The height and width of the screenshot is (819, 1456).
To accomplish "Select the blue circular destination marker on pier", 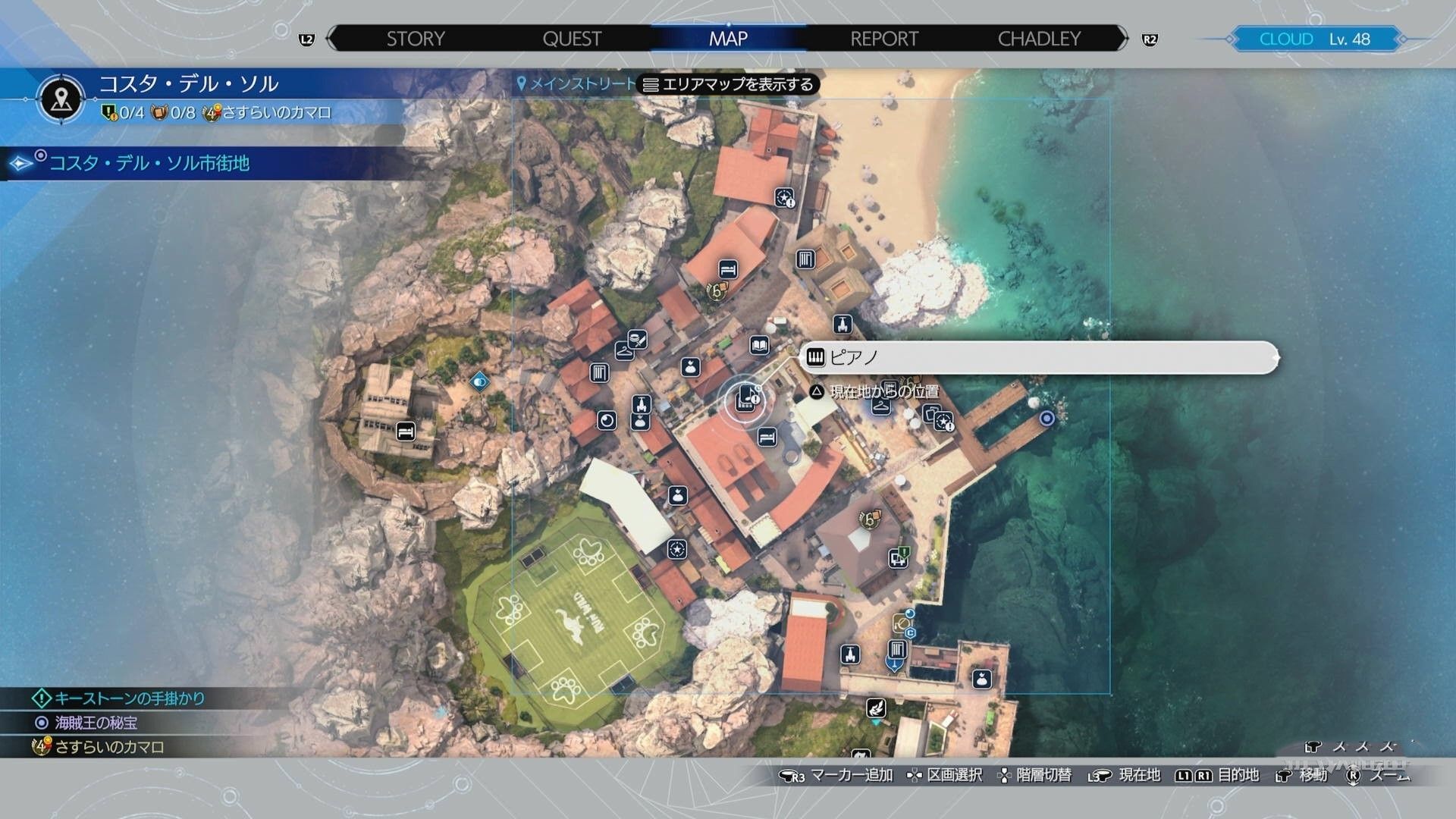I will (x=1046, y=419).
